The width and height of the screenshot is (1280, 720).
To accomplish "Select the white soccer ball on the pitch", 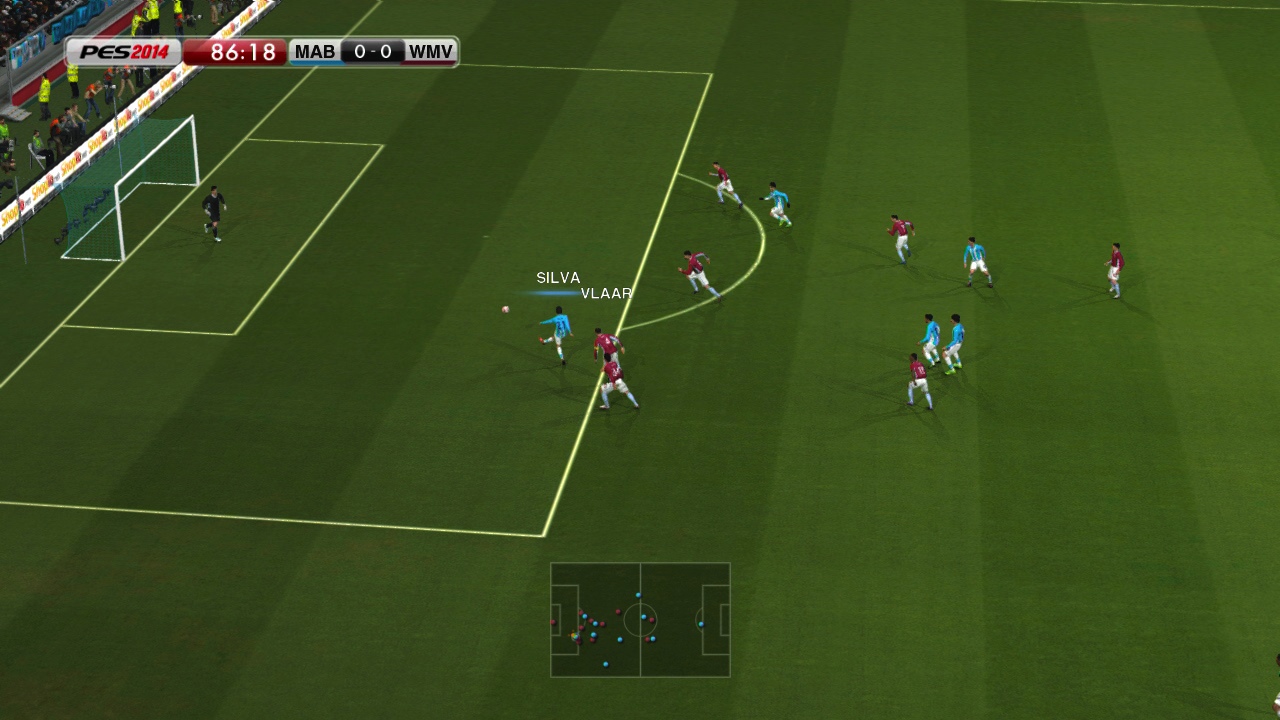I will tap(505, 309).
